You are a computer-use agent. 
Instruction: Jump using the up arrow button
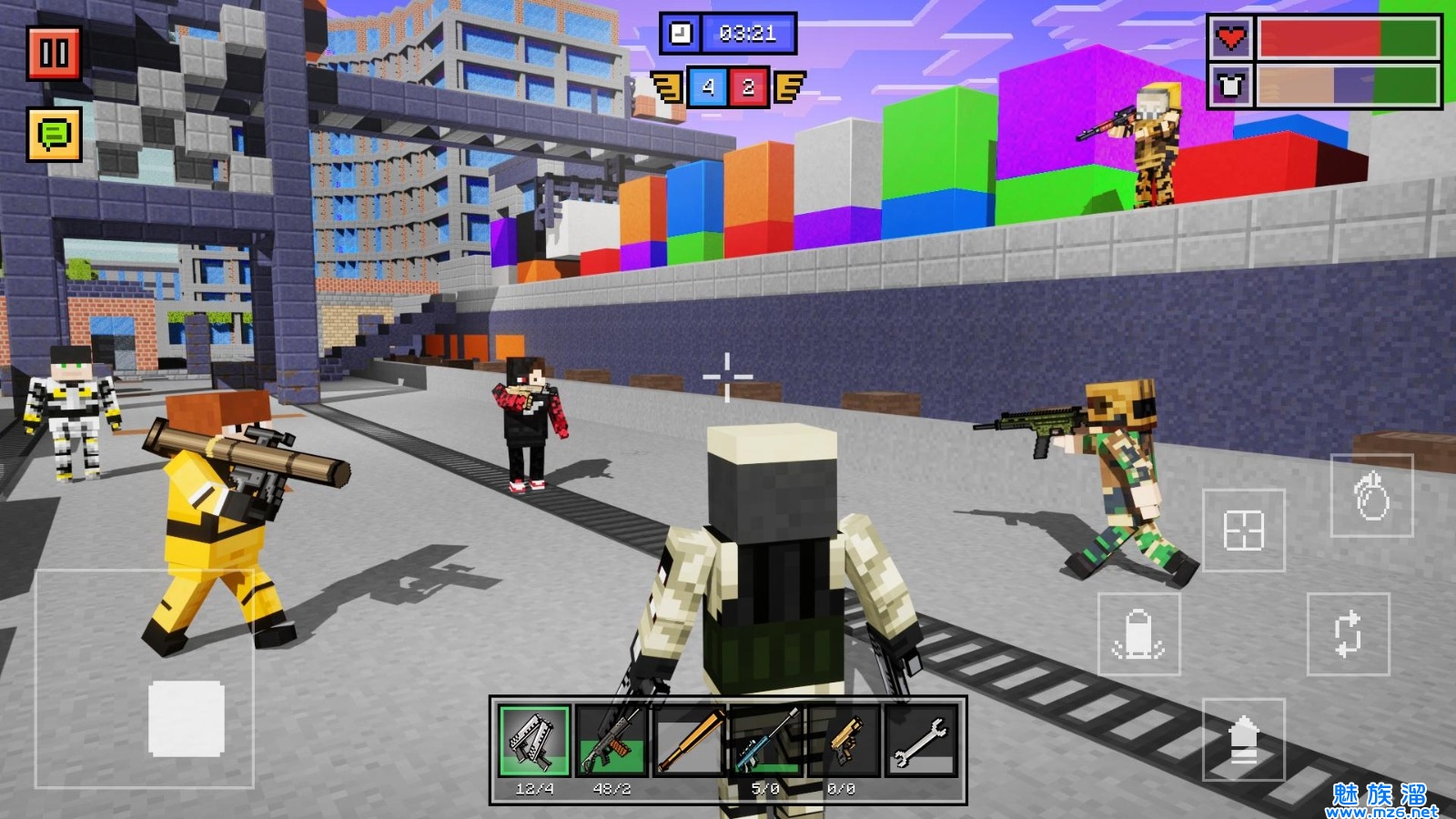(x=1243, y=739)
